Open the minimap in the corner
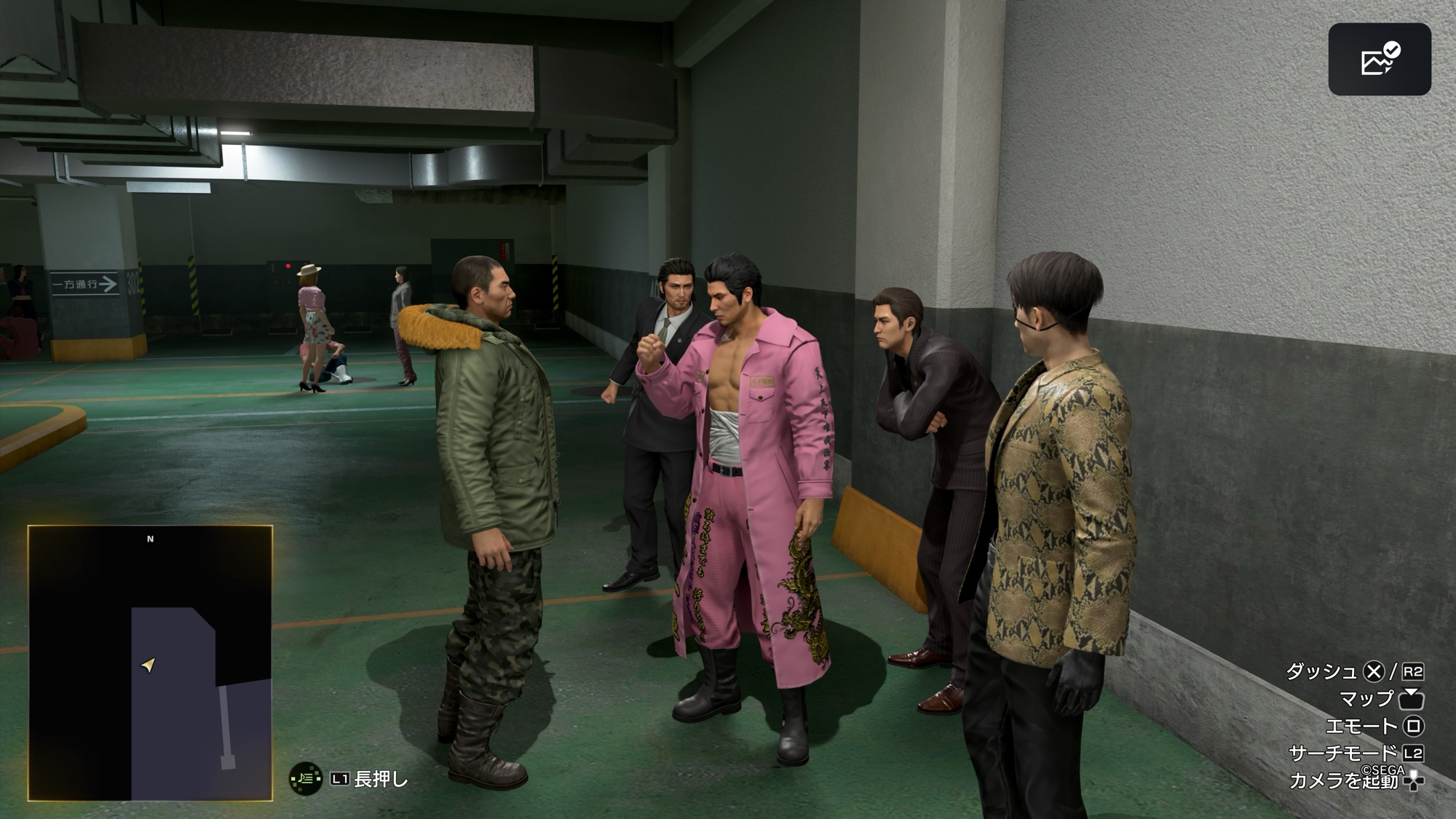 (x=150, y=662)
